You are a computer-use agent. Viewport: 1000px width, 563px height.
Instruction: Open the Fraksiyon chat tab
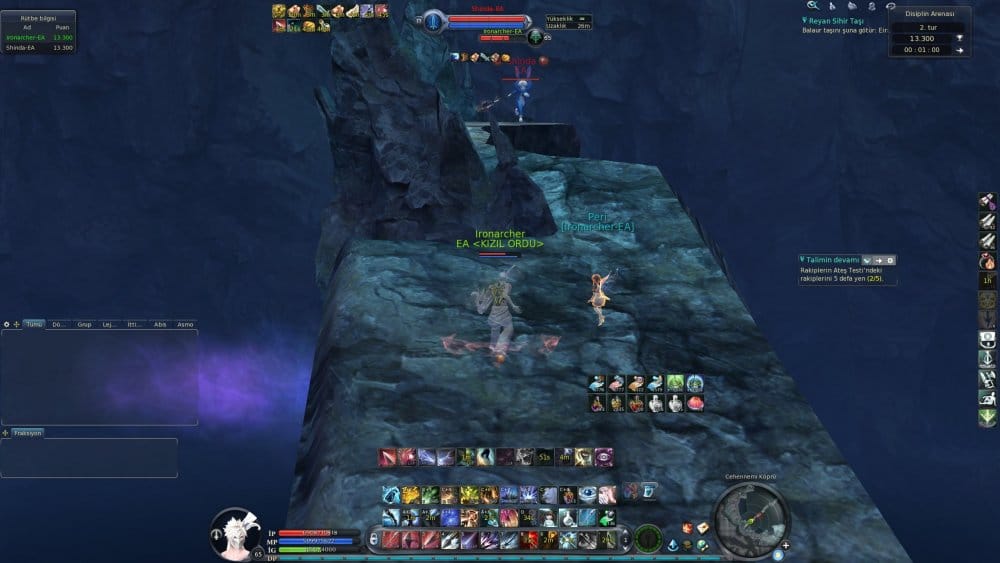click(28, 433)
